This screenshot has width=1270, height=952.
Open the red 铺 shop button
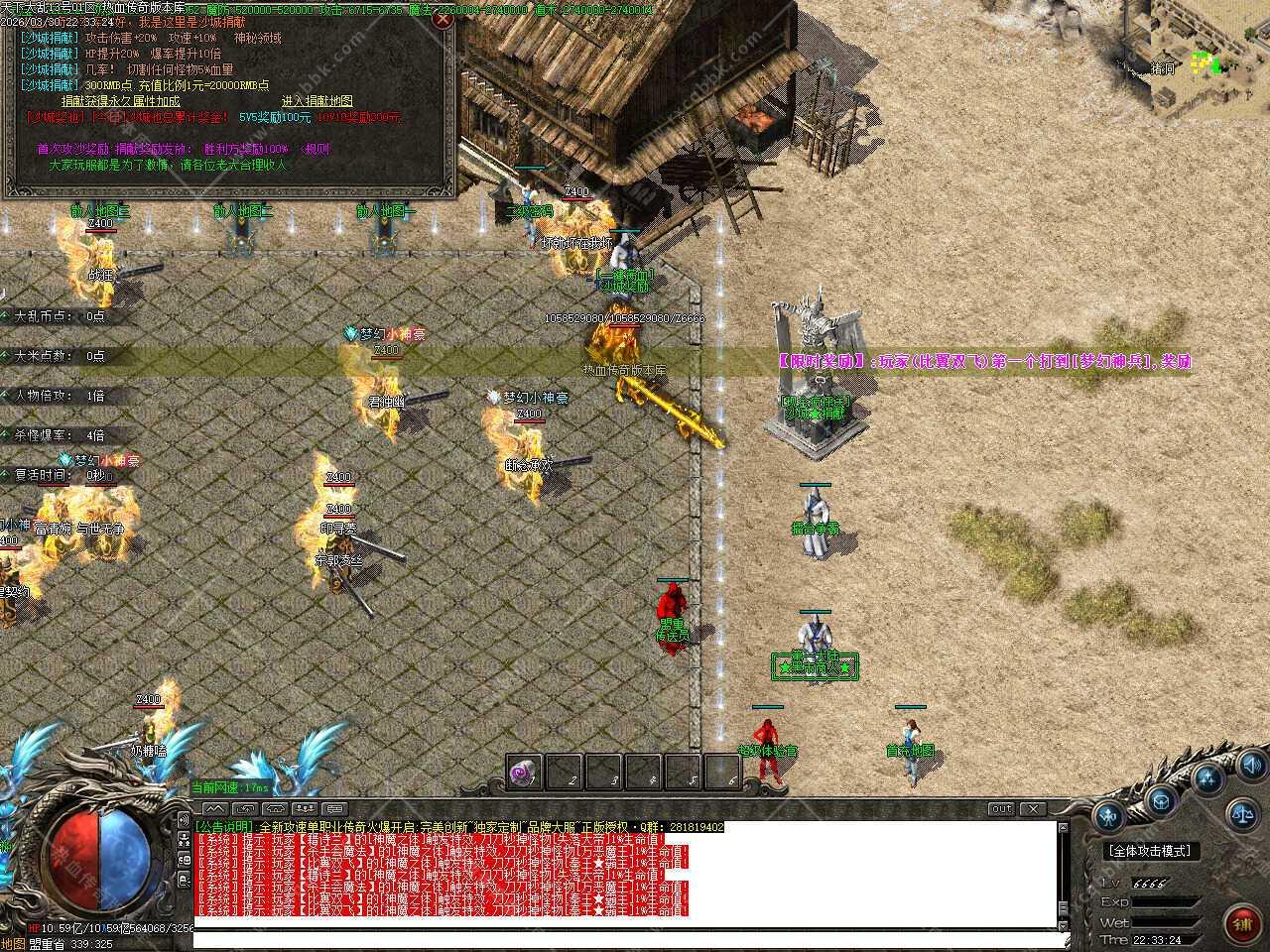pos(1241,925)
